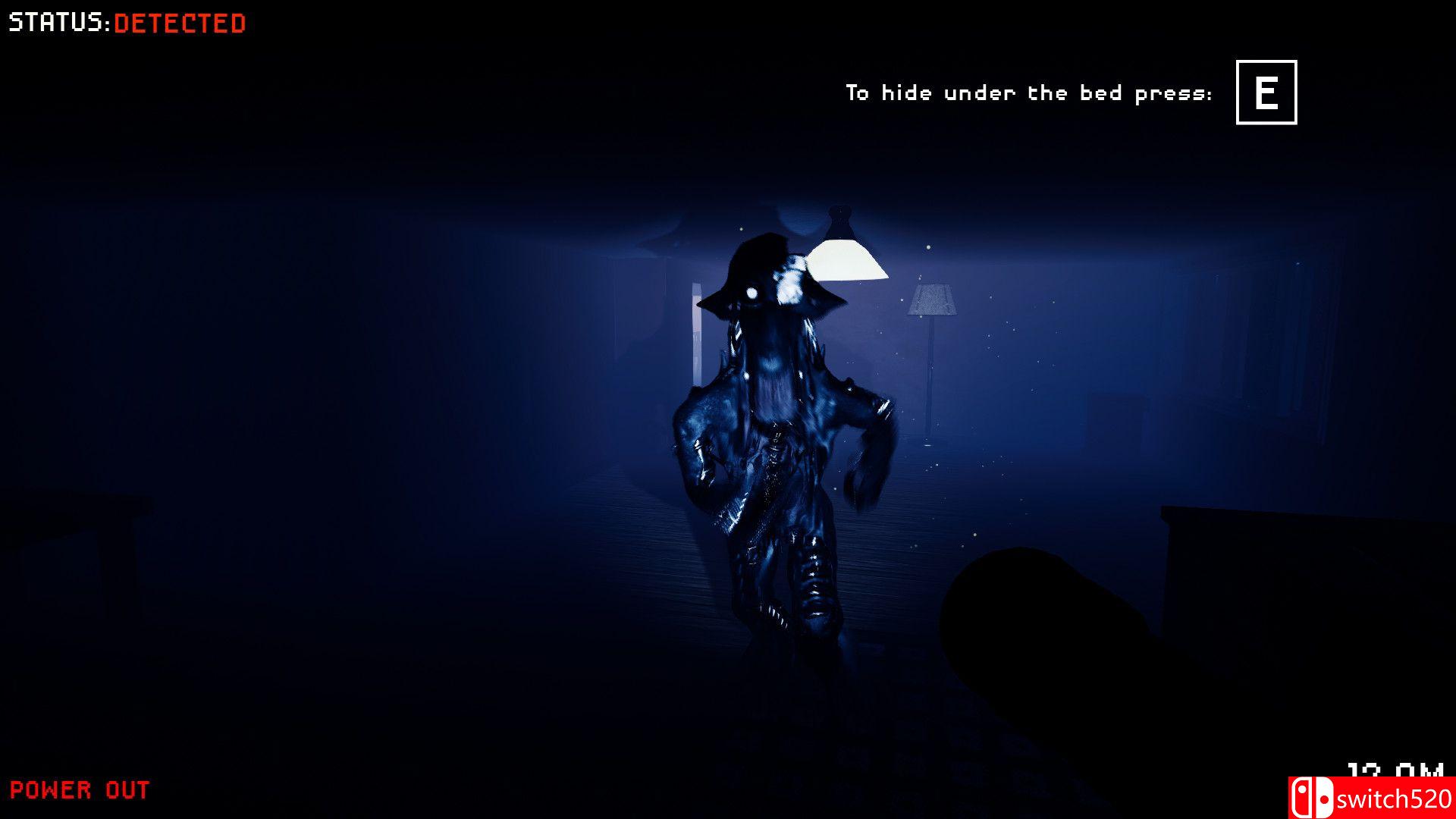The height and width of the screenshot is (819, 1456).
Task: Click the DETECTED status text
Action: pyautogui.click(x=179, y=23)
